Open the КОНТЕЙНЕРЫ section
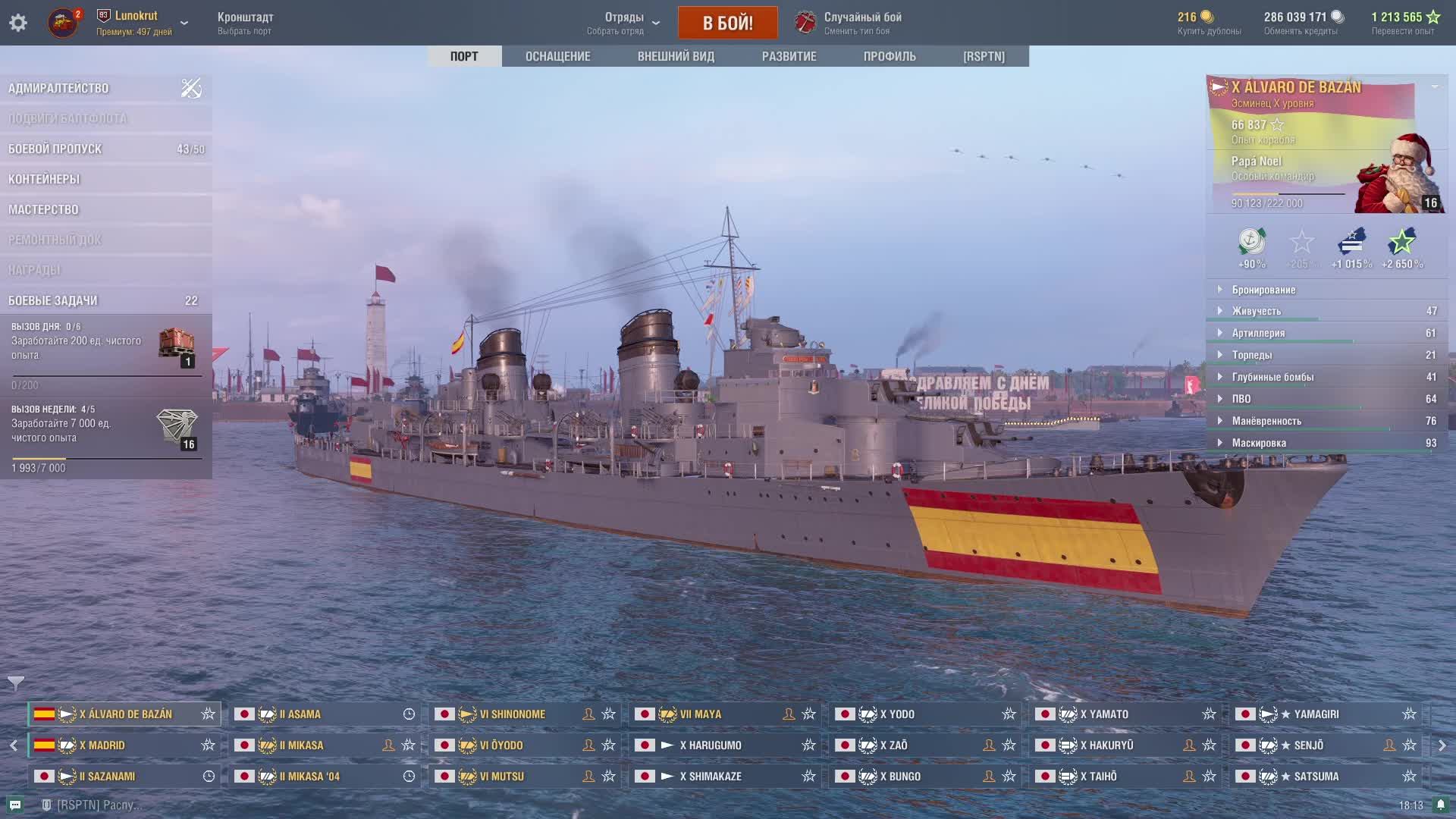Screen dimensions: 1456x819 [x=44, y=180]
